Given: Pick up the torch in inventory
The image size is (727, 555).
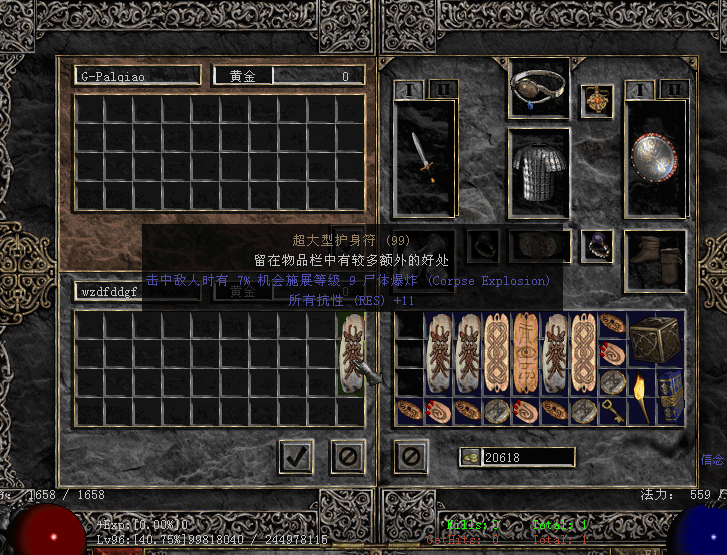Looking at the screenshot, I should [641, 397].
